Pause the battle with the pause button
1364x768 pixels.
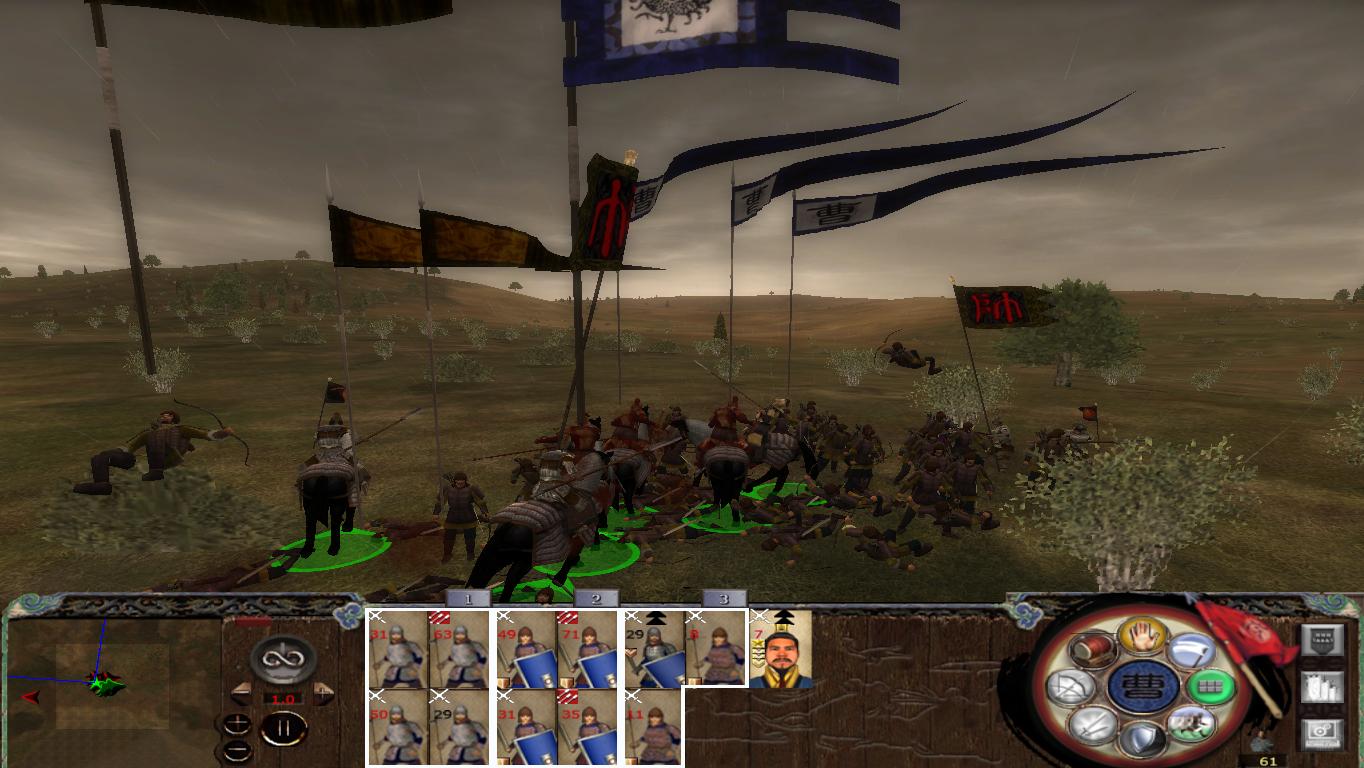point(285,727)
